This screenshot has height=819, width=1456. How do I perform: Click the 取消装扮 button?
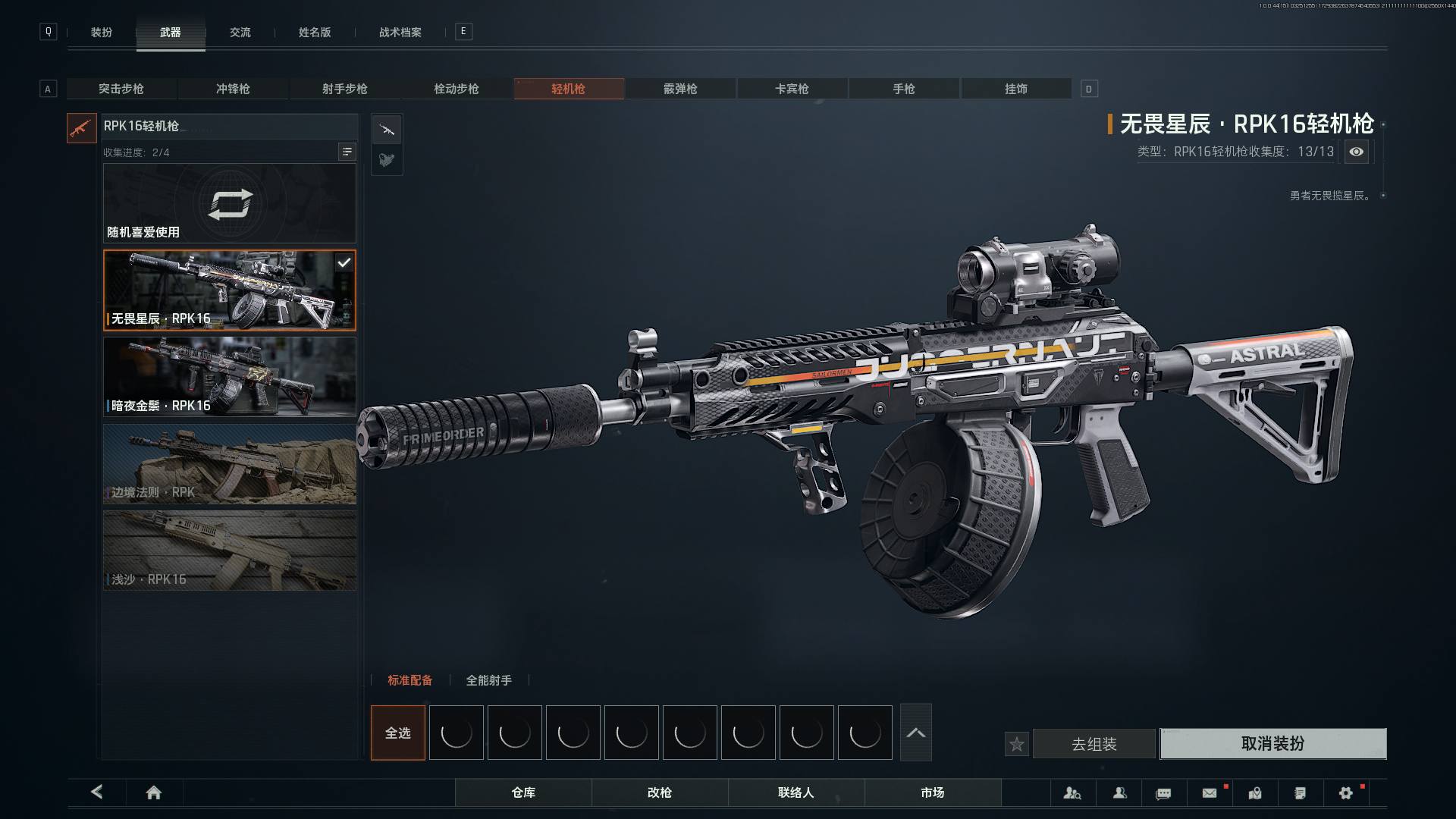click(x=1273, y=743)
